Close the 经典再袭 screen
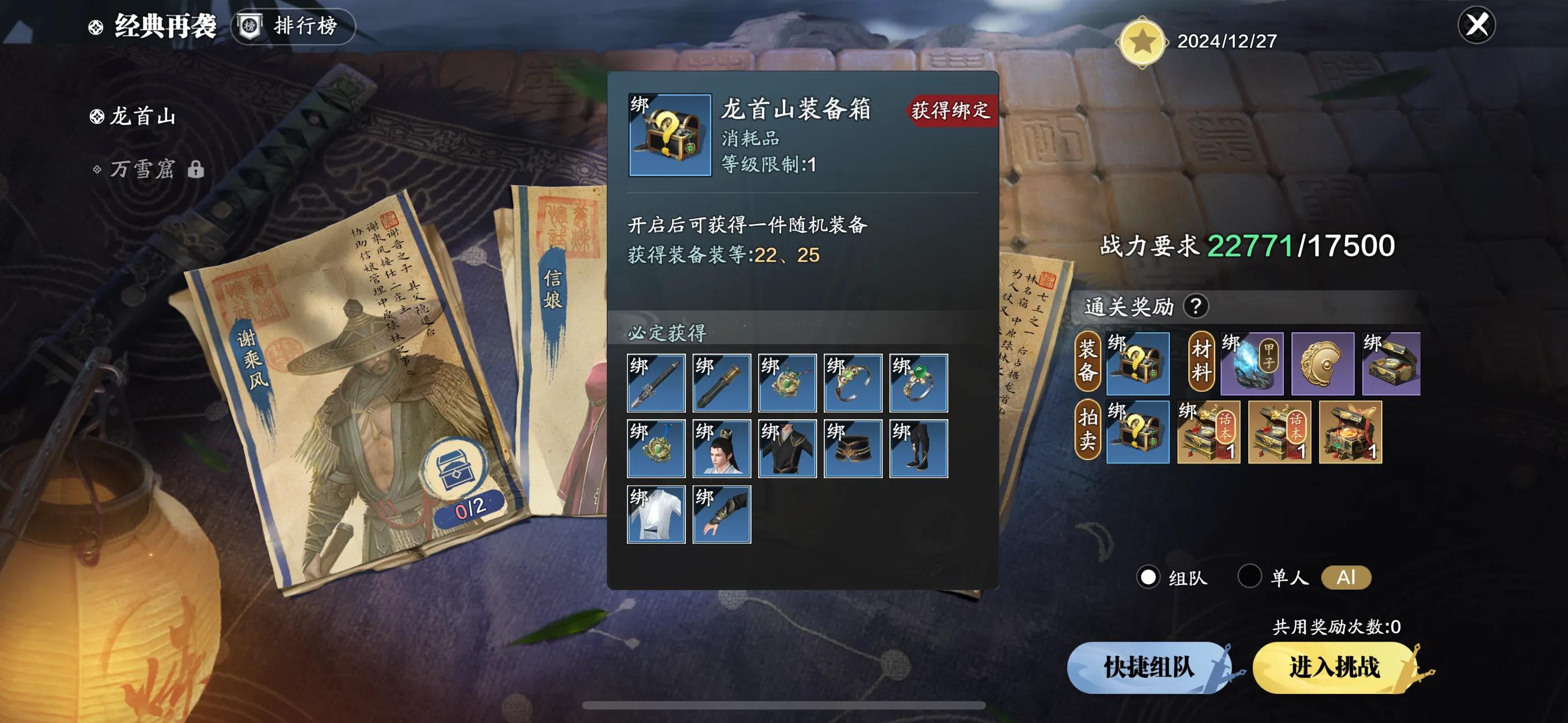1568x723 pixels. (1476, 26)
